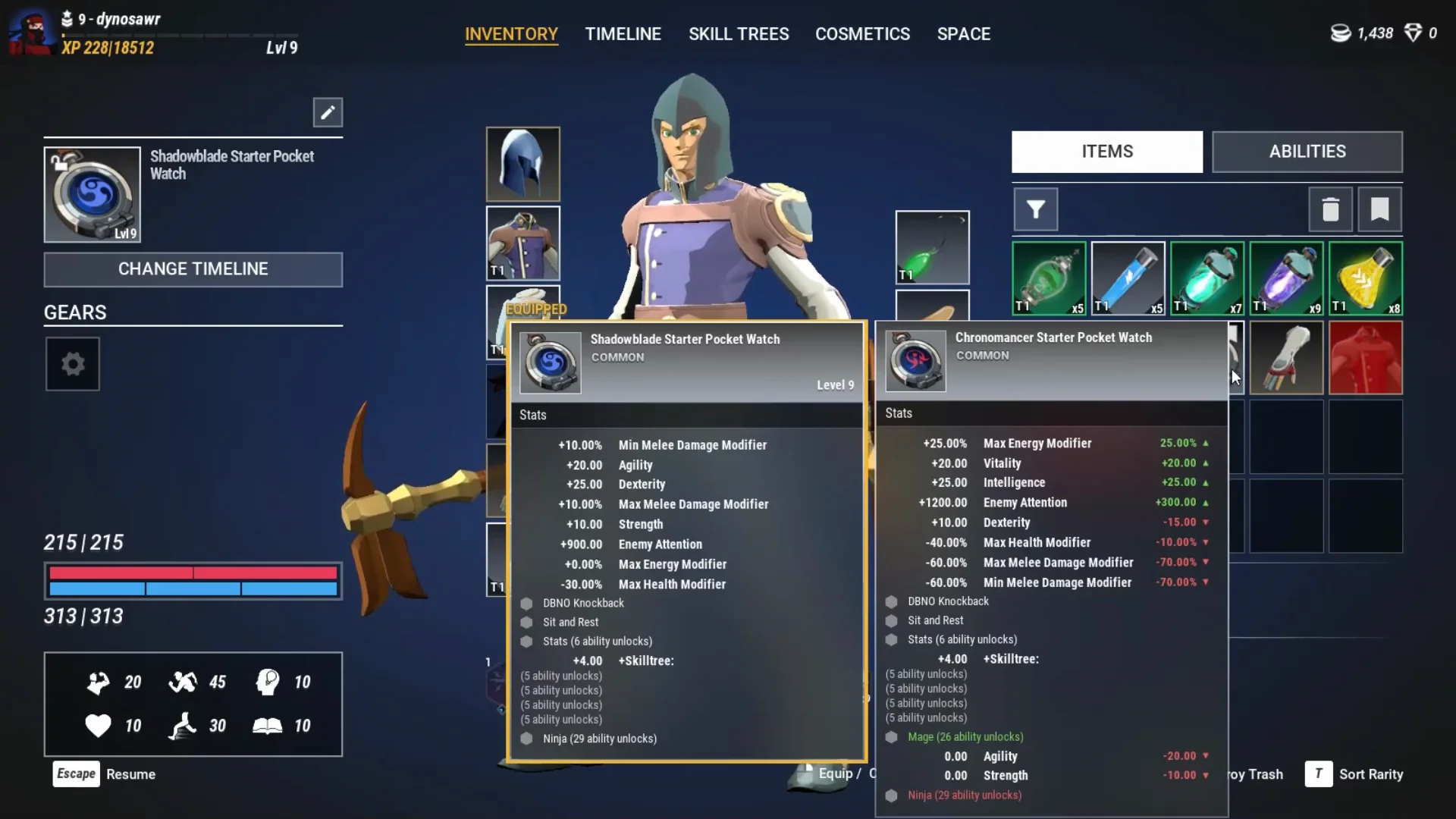Select the Items tab
The width and height of the screenshot is (1456, 819).
point(1106,152)
